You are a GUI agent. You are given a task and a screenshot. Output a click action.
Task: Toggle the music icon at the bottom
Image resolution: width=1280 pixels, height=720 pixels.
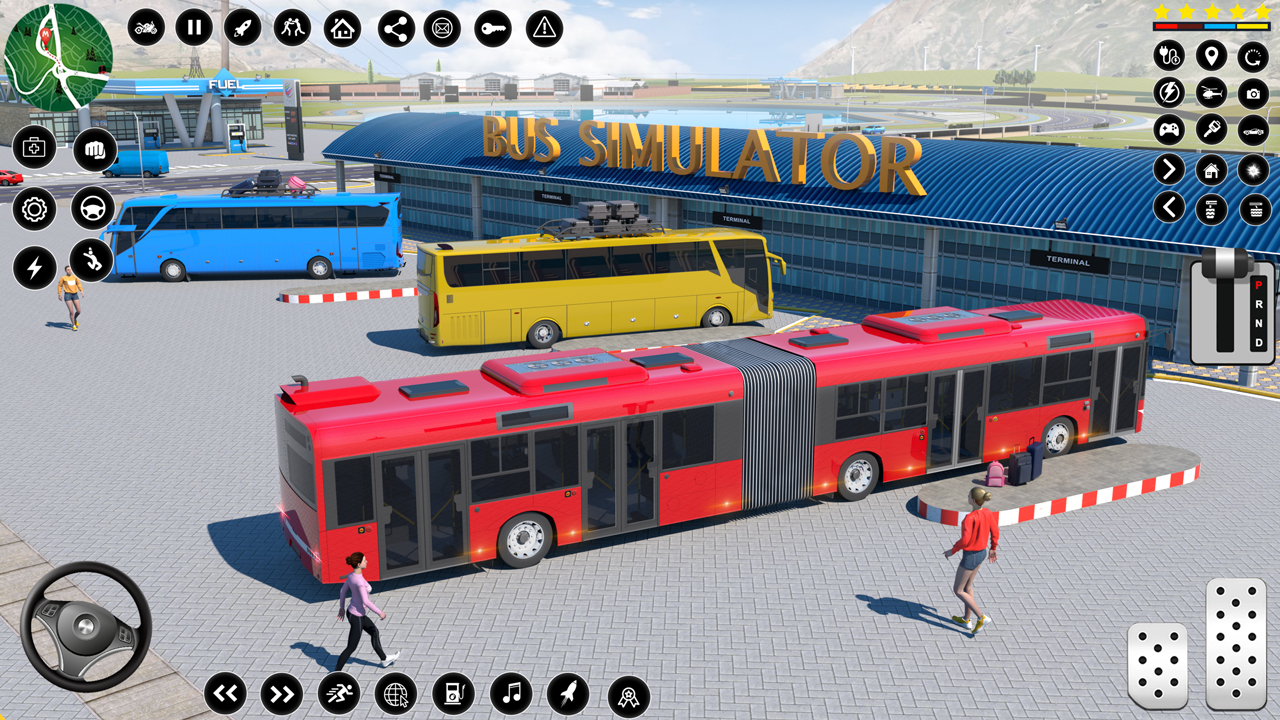click(x=511, y=692)
